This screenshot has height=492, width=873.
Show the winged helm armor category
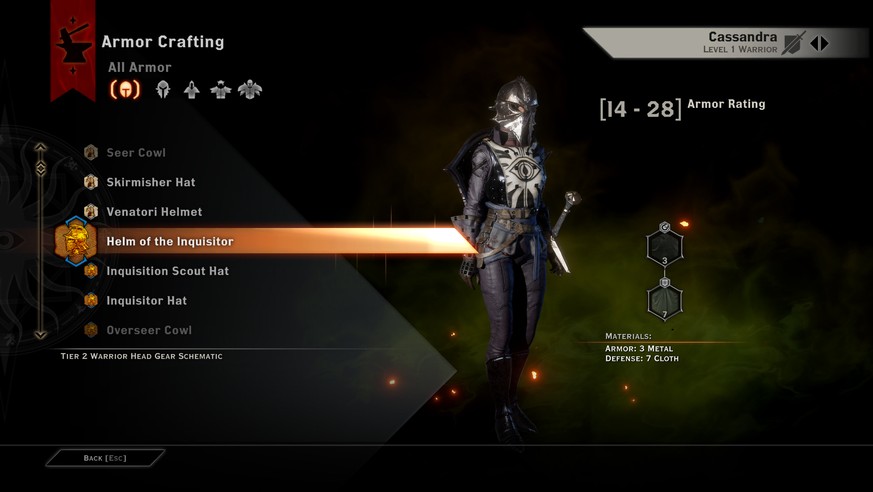click(162, 90)
